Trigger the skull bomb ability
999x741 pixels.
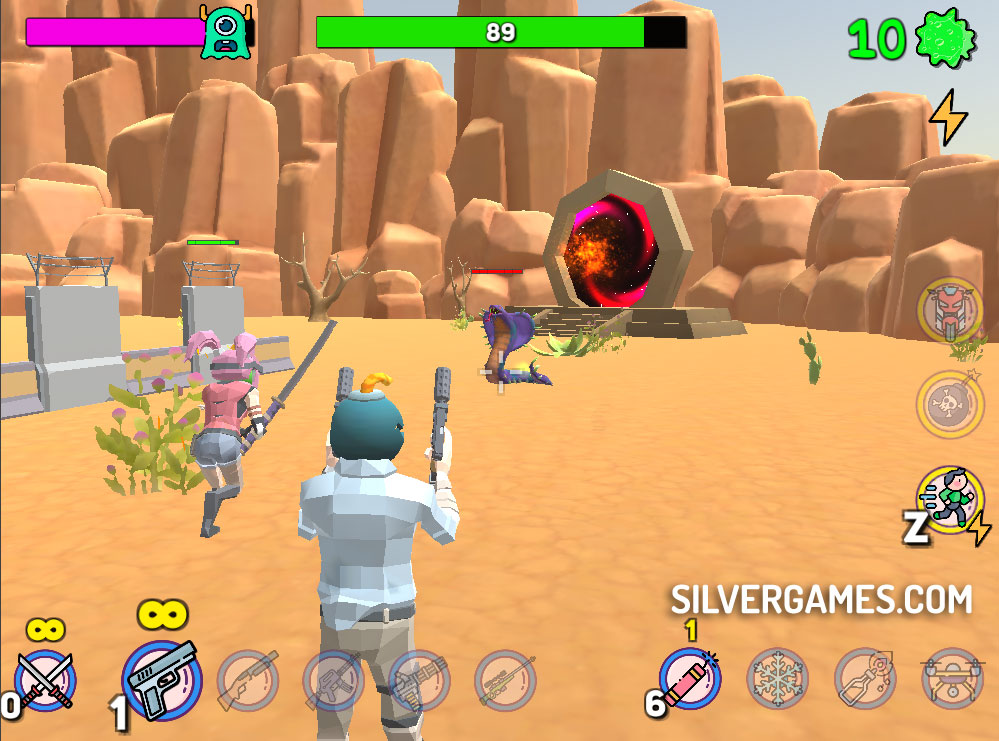(x=949, y=404)
